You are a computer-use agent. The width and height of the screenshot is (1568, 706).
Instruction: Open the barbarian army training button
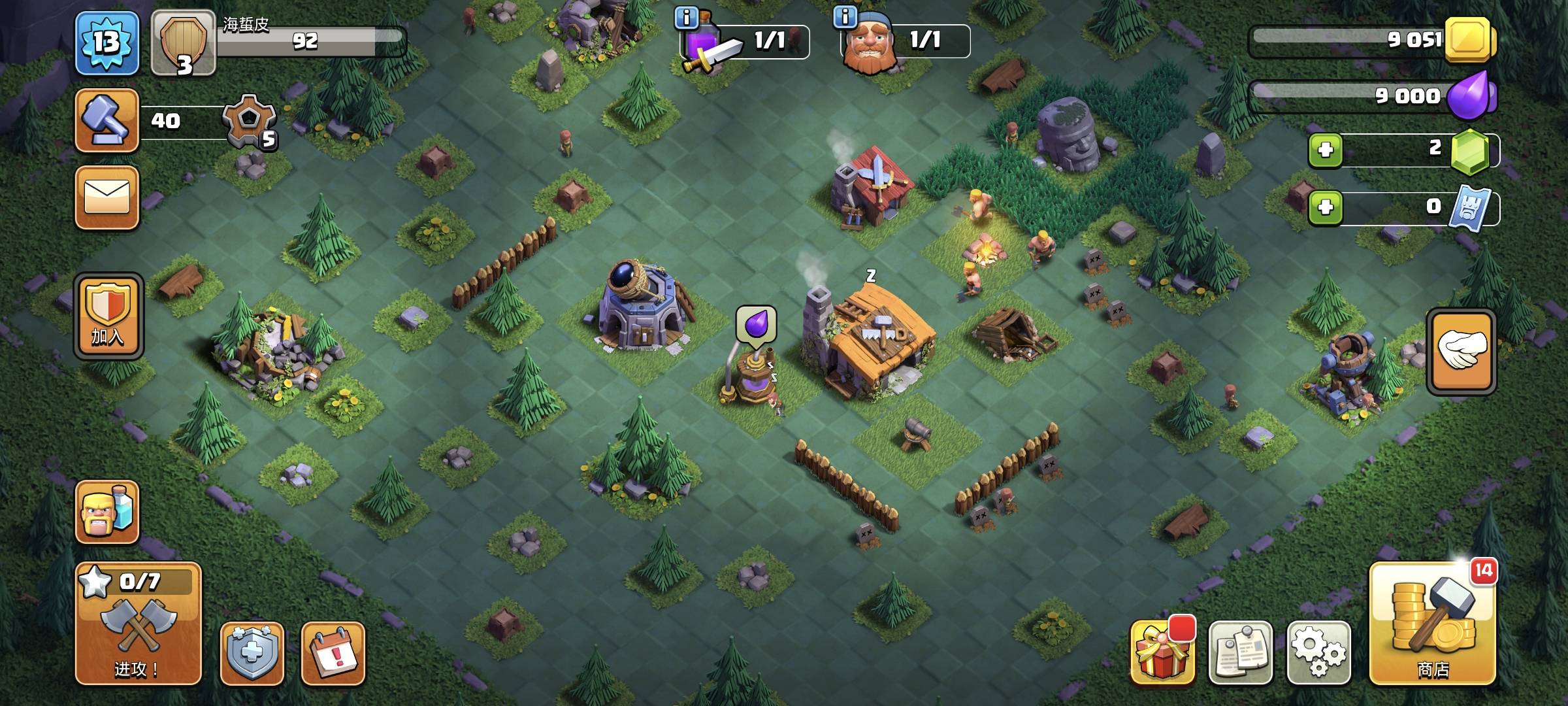click(107, 512)
